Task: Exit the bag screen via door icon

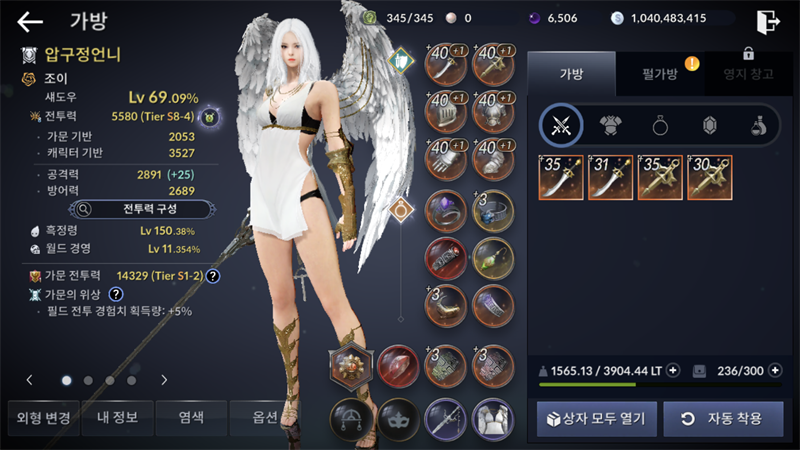Action: [768, 21]
